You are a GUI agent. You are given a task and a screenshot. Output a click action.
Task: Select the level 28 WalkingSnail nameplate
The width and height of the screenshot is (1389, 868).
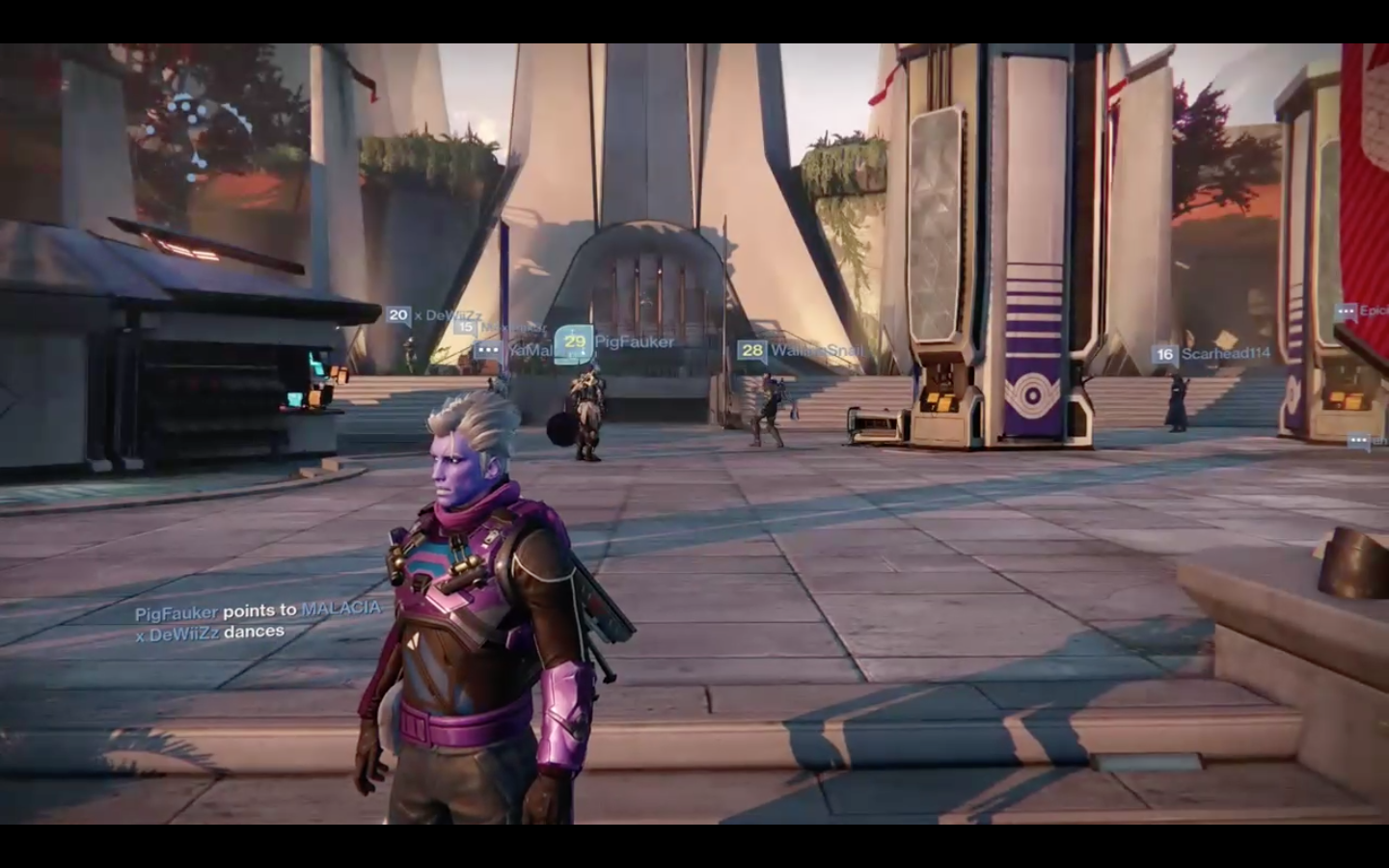(x=800, y=350)
